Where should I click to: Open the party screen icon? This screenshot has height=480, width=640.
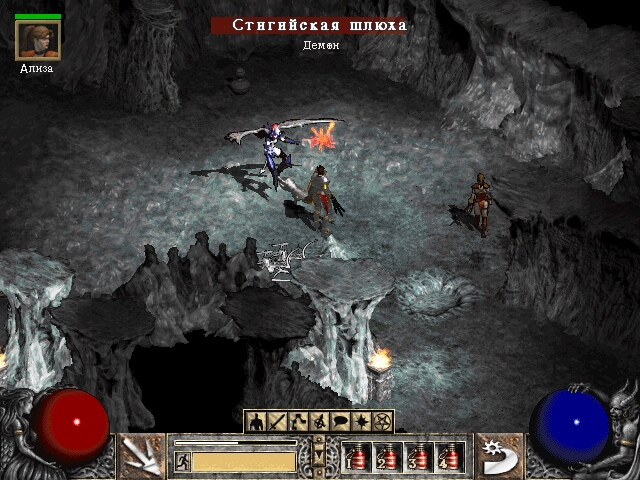click(319, 422)
